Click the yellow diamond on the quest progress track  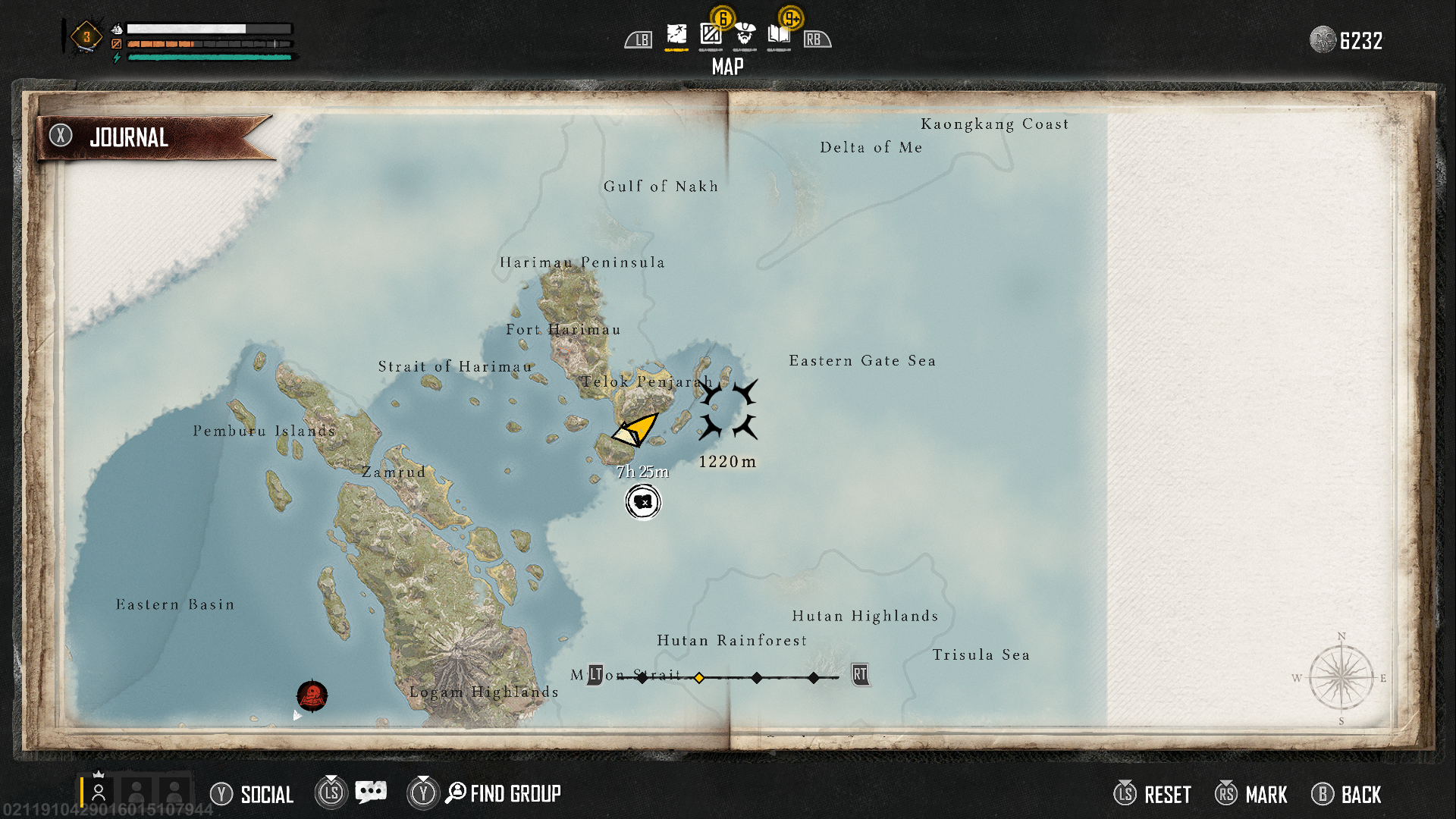698,676
